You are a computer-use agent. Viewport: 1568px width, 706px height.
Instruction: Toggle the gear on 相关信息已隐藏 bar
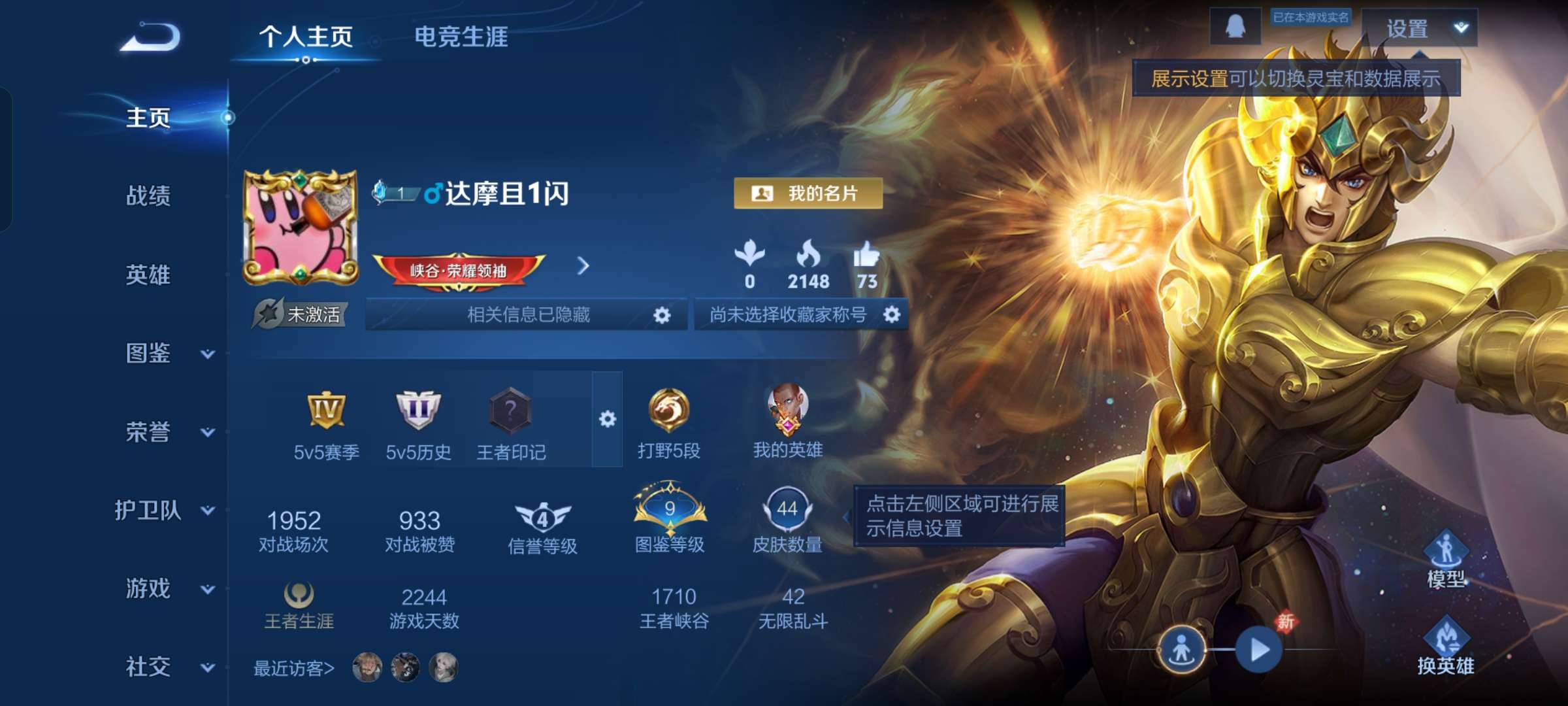[x=662, y=314]
